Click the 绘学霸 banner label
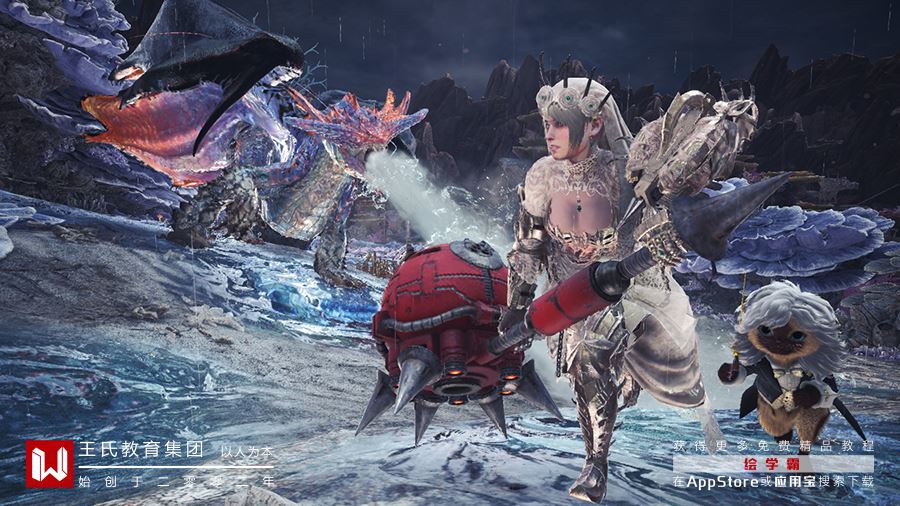Screen dimensions: 900x506 (x=773, y=464)
